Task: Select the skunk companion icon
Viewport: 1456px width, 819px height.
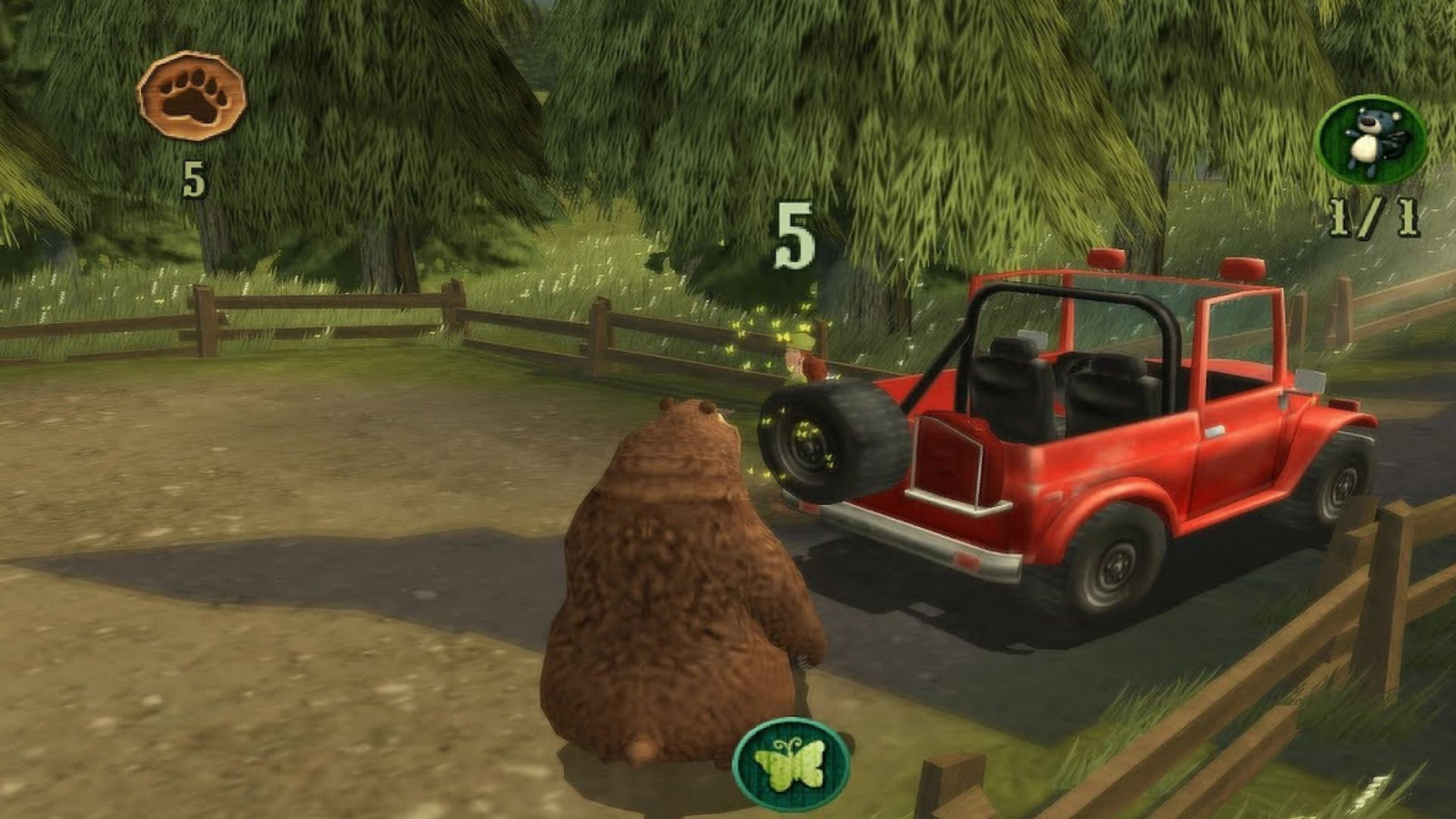Action: (1370, 138)
